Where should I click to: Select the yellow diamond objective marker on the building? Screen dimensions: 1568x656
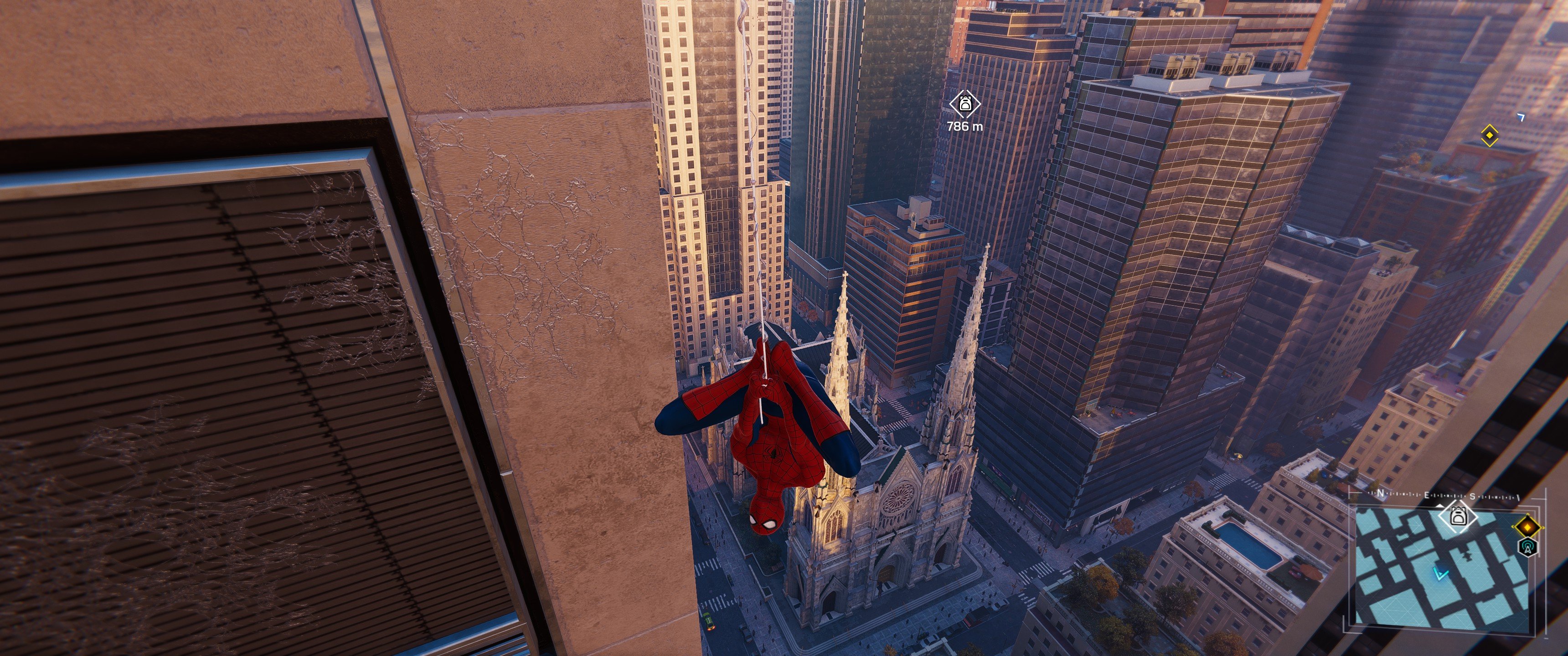[1490, 136]
